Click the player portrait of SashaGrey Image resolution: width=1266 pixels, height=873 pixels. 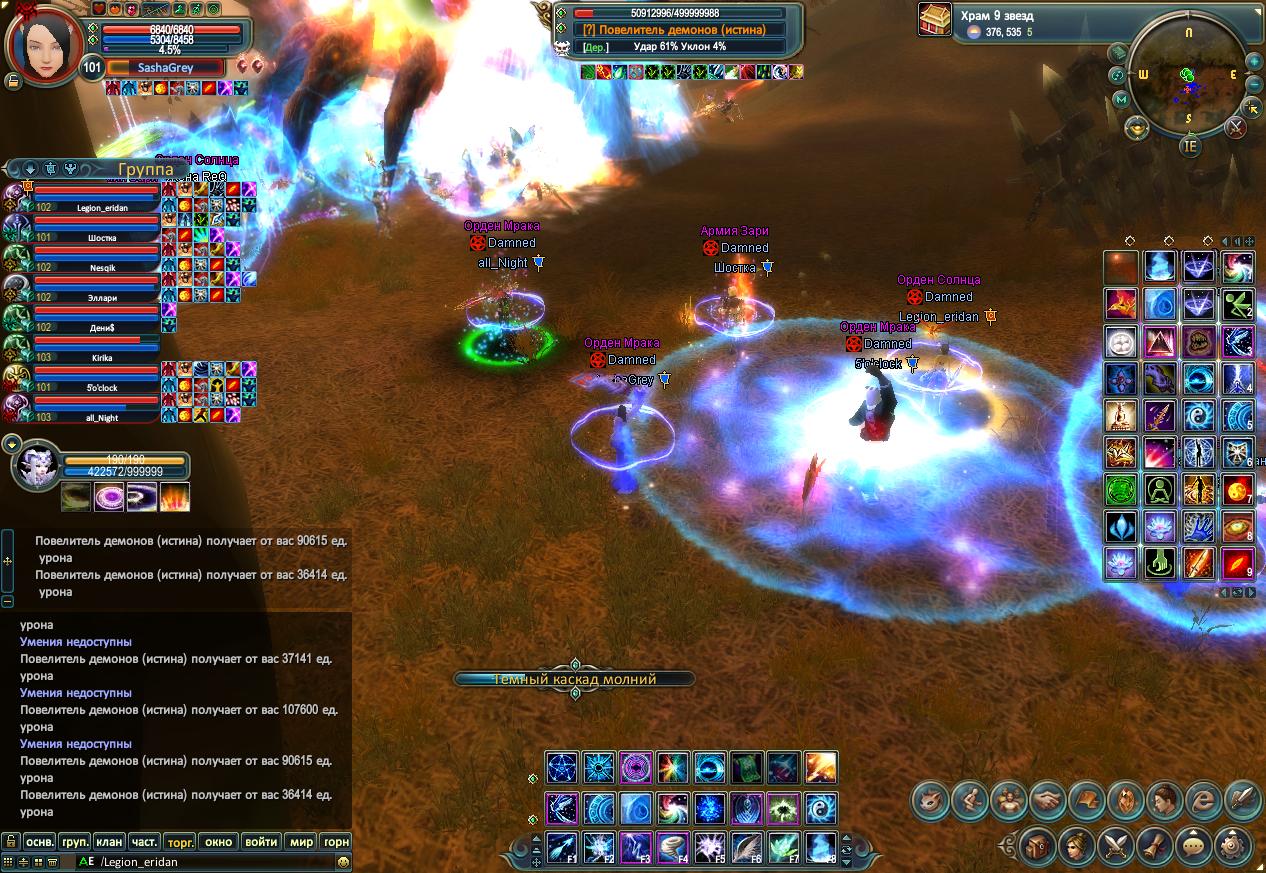(44, 46)
